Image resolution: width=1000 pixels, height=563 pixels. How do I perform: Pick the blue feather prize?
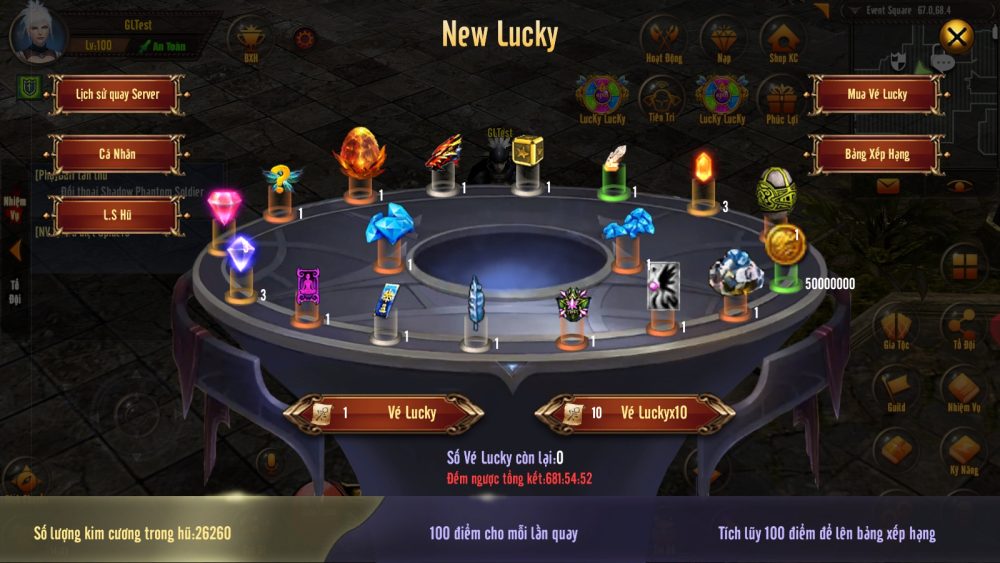[x=477, y=301]
